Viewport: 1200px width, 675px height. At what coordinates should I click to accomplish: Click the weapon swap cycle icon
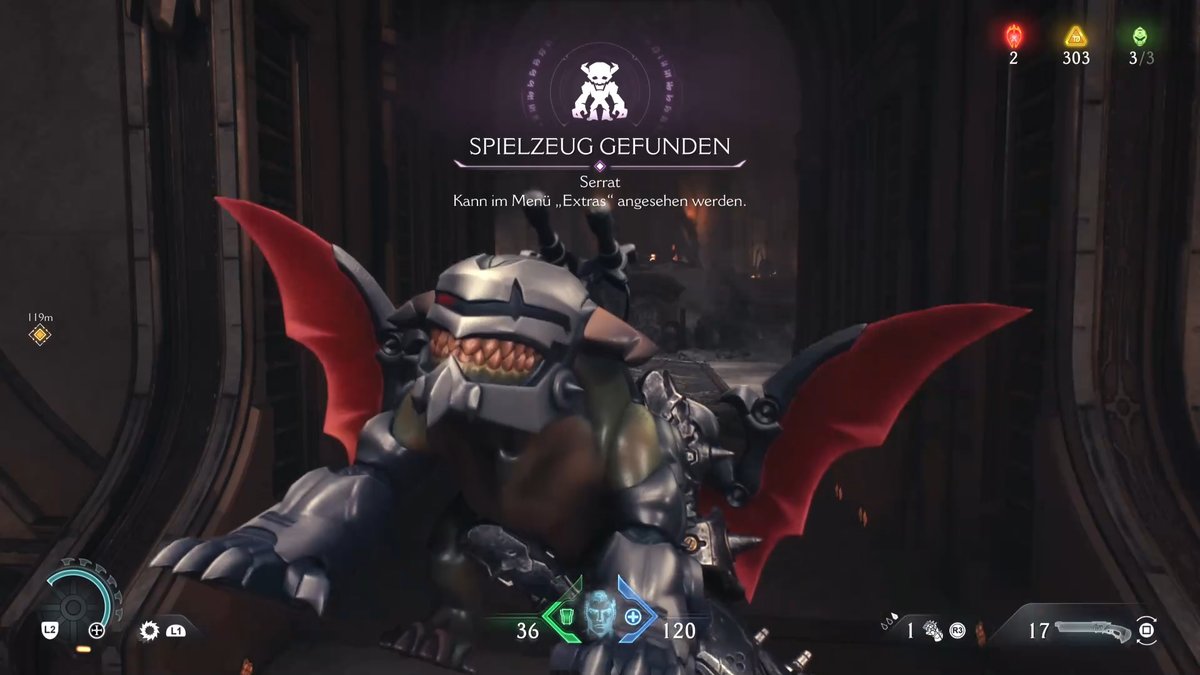1148,631
